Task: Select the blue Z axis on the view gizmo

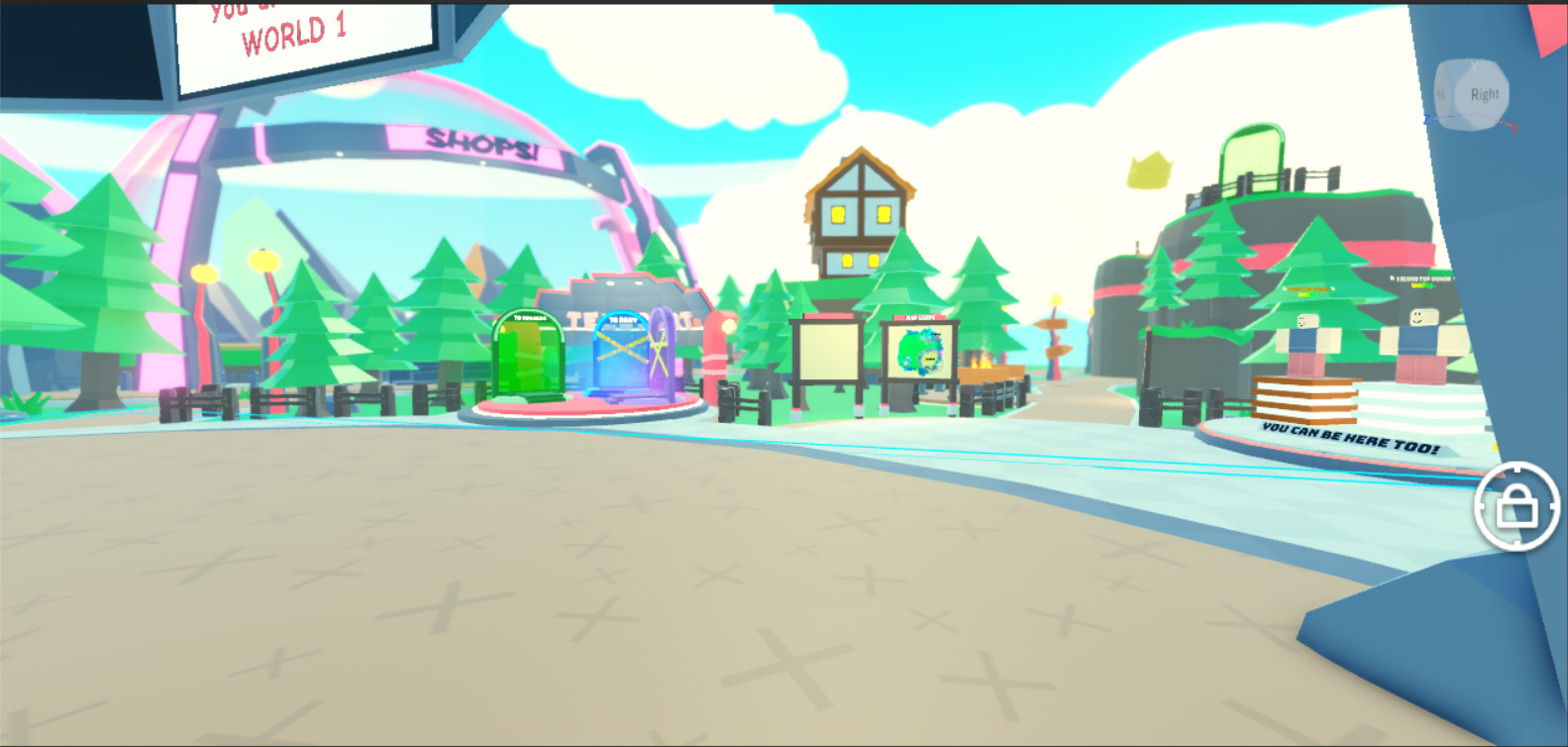Action: pos(1429,118)
